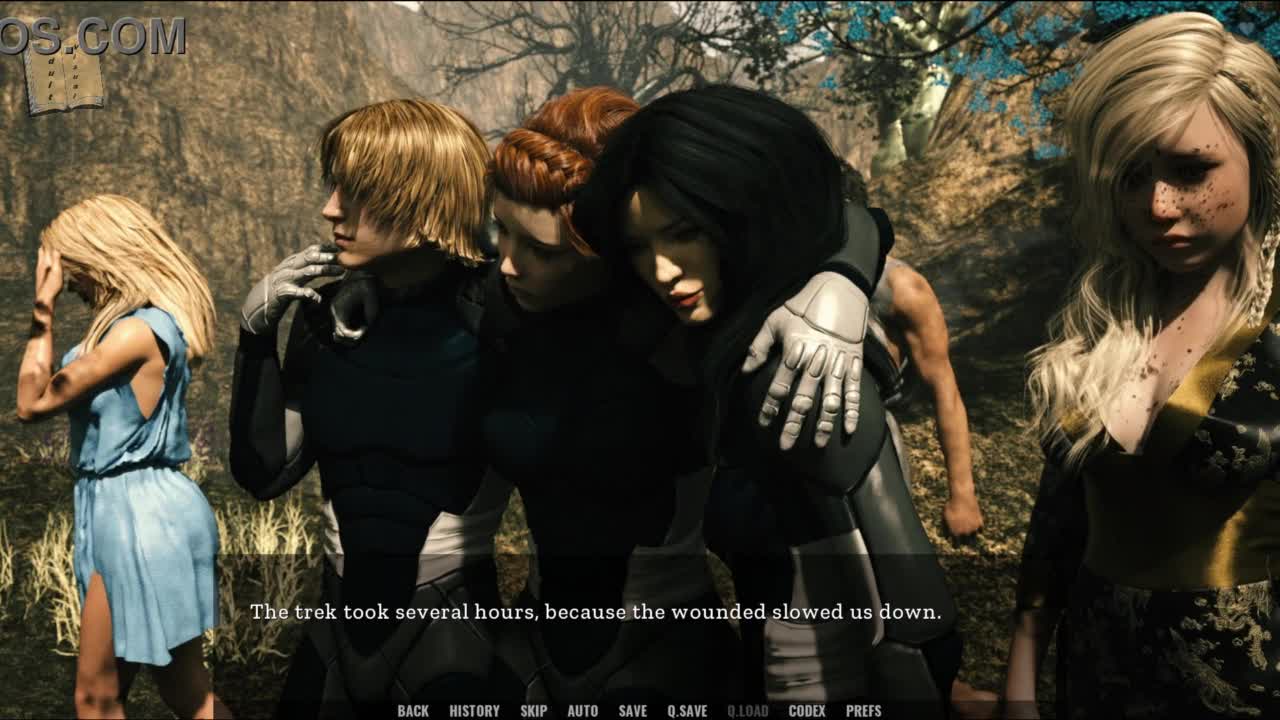Go back to the previous line
Viewport: 1280px width, 720px height.
[x=413, y=711]
